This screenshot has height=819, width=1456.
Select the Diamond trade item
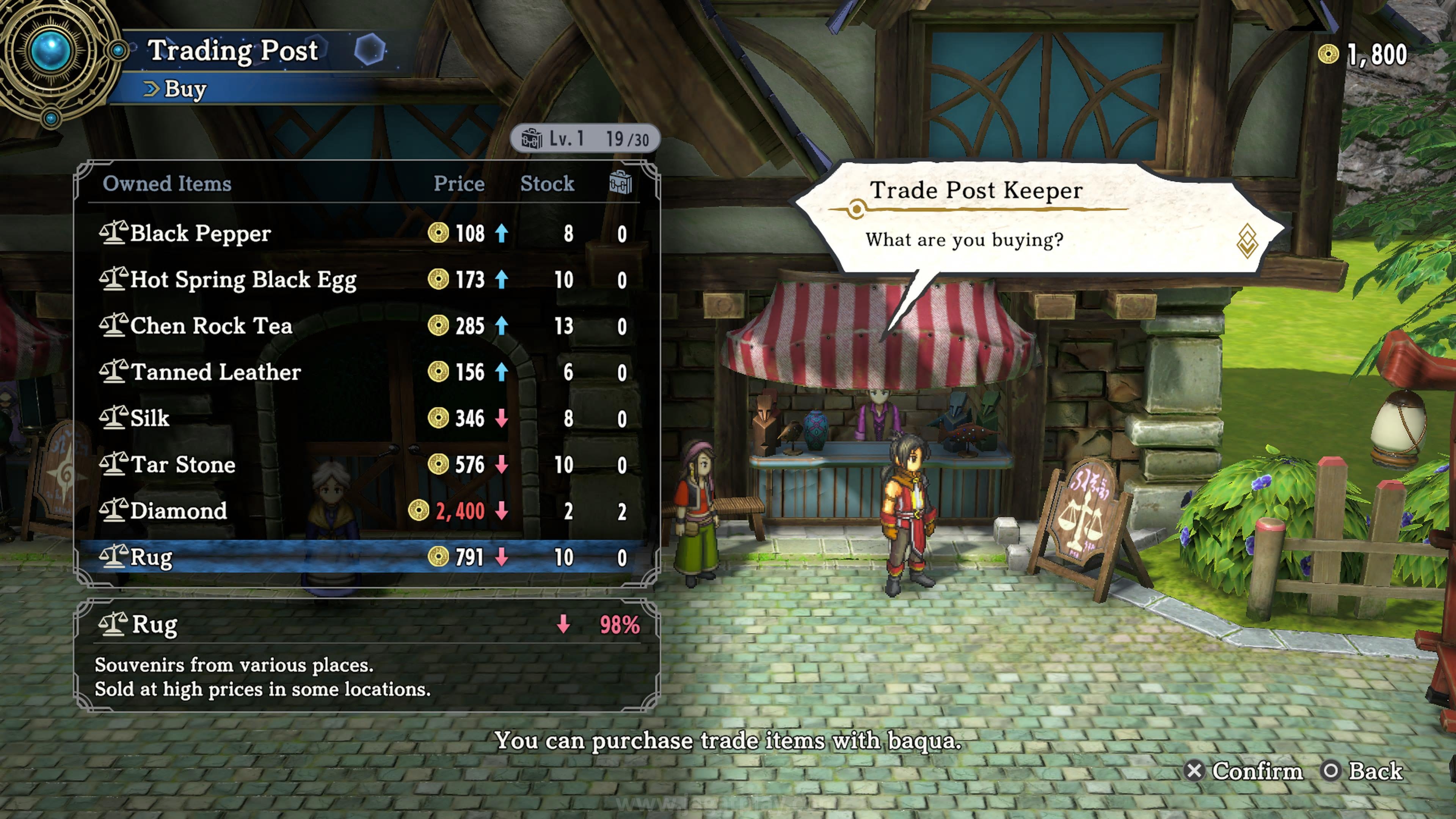[362, 511]
